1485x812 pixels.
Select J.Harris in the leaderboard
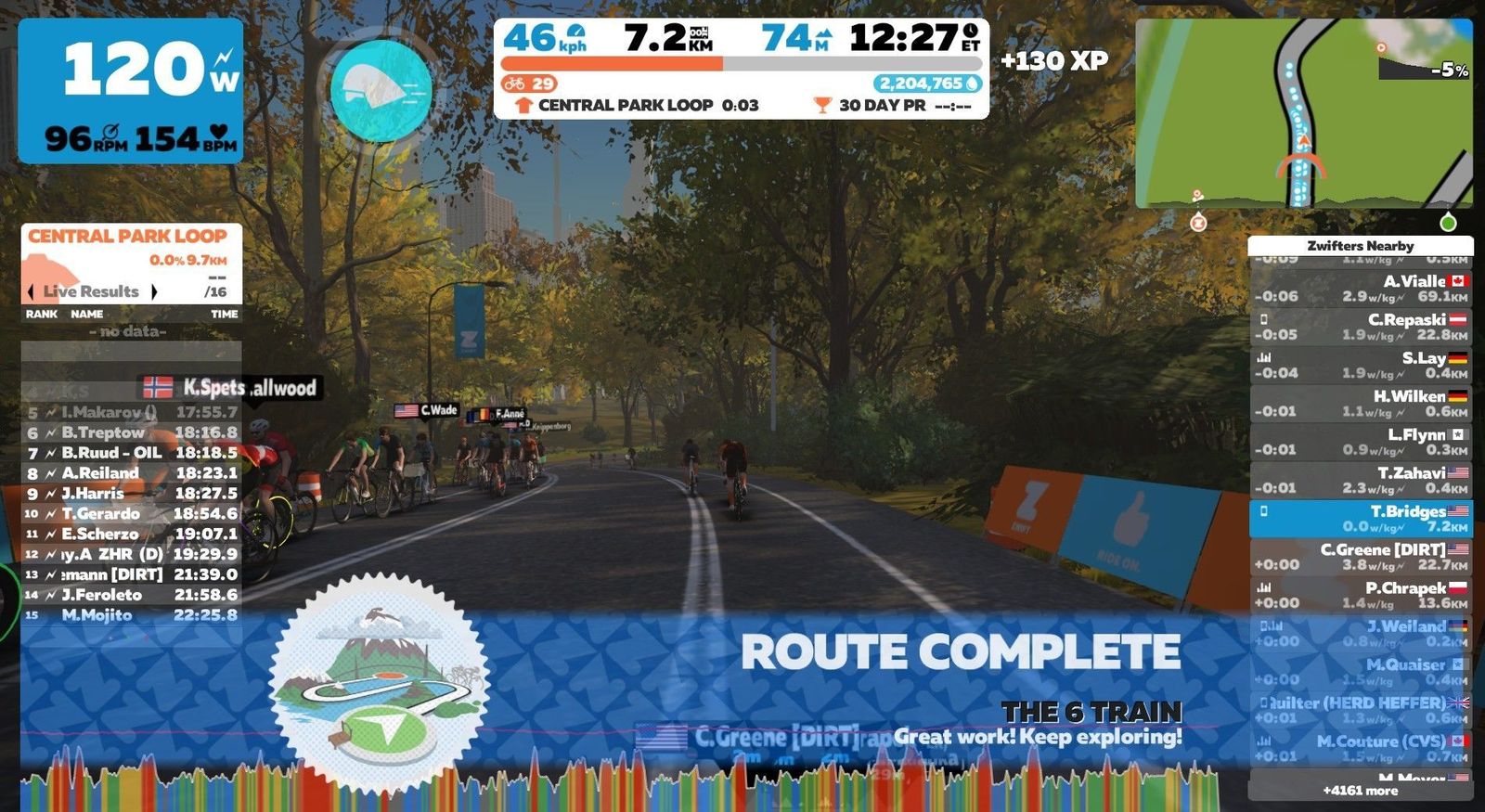point(131,494)
